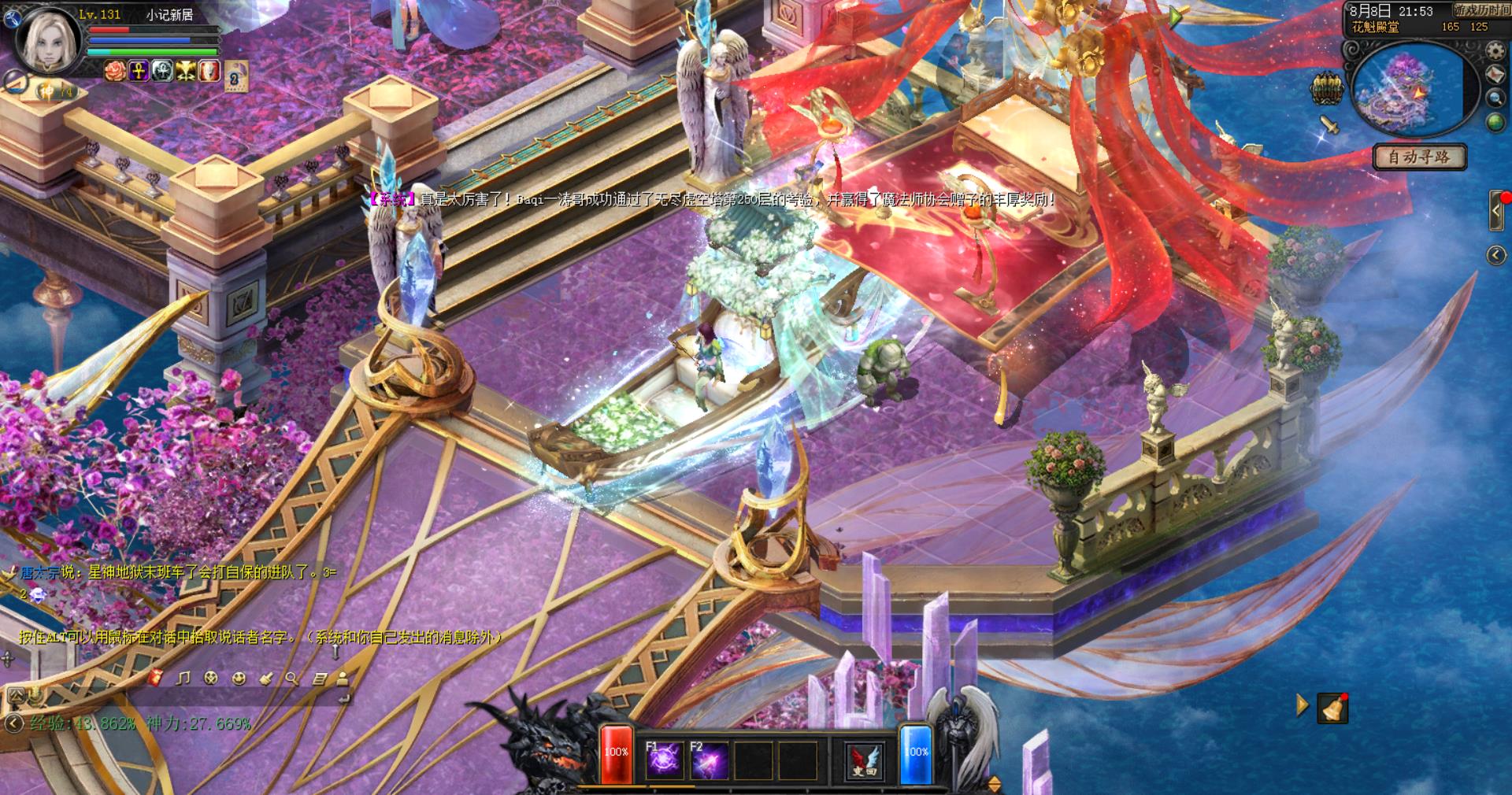Click the green globe icon
1512x795 pixels.
click(x=1495, y=122)
